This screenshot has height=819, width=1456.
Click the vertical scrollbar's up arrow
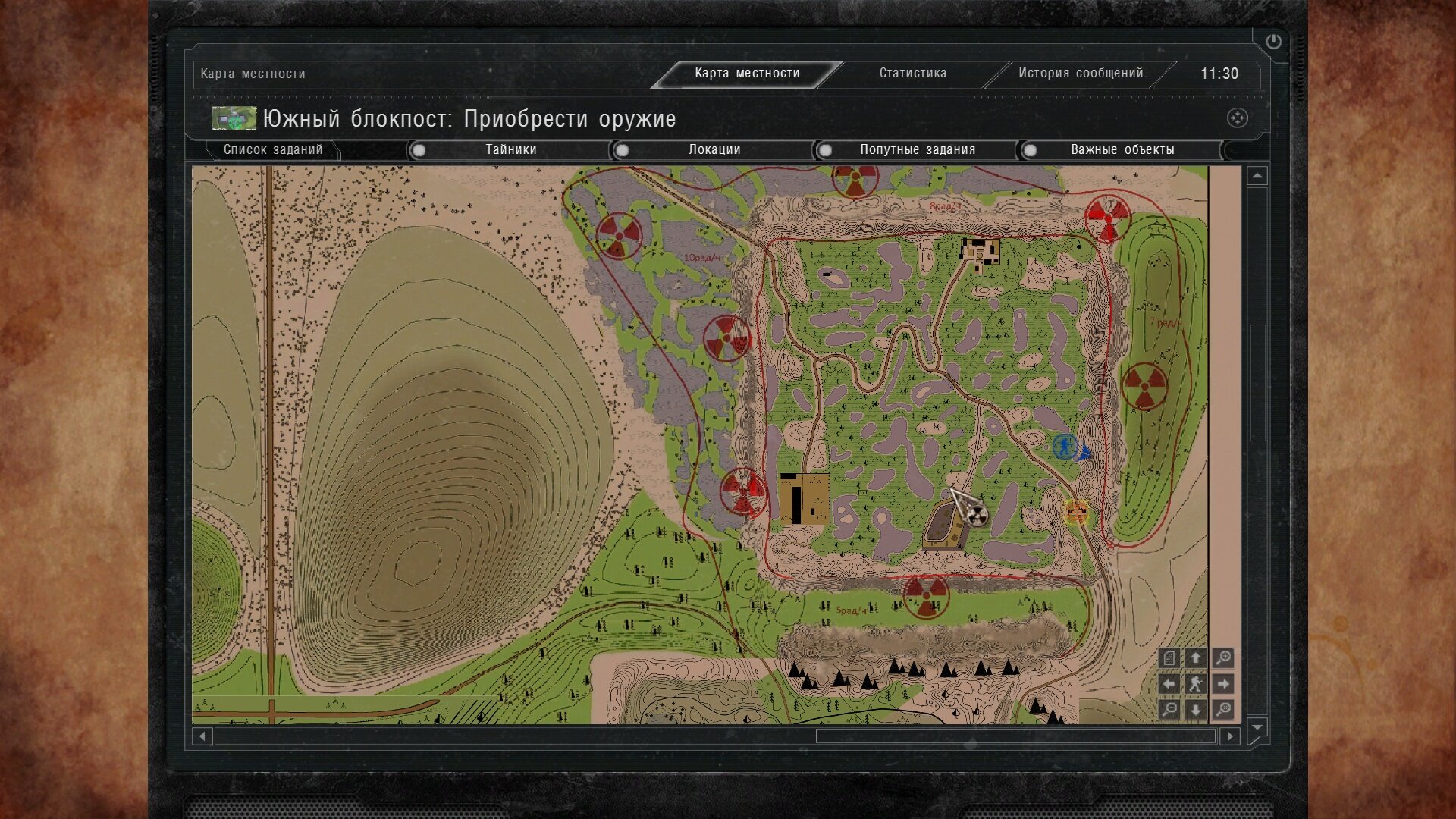1257,176
